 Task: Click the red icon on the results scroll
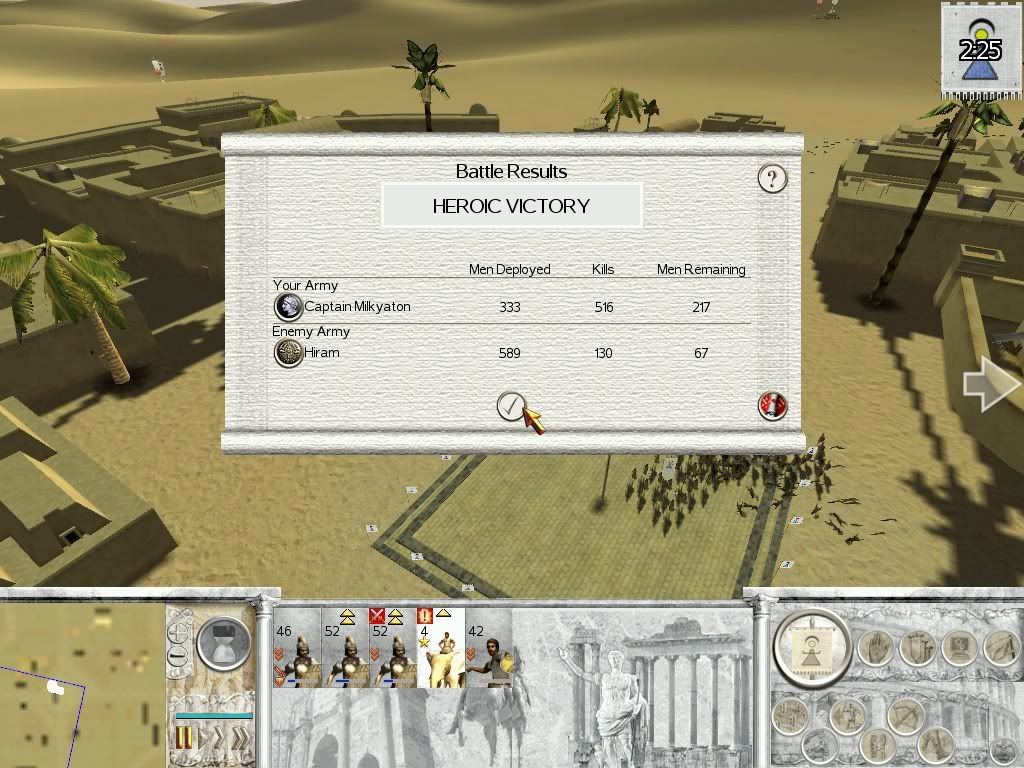pos(772,405)
